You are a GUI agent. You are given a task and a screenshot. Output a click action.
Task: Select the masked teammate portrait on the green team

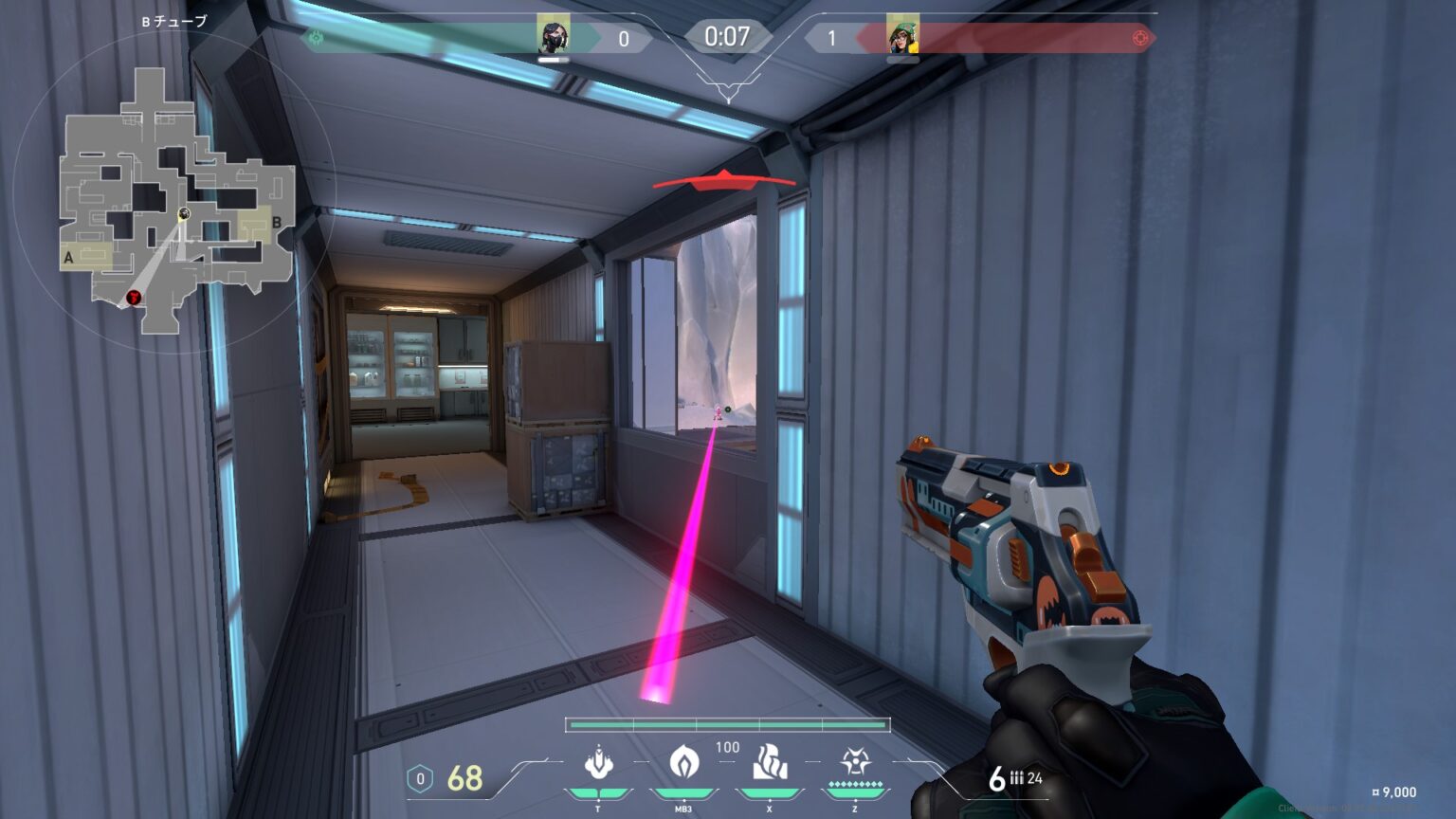[554, 36]
